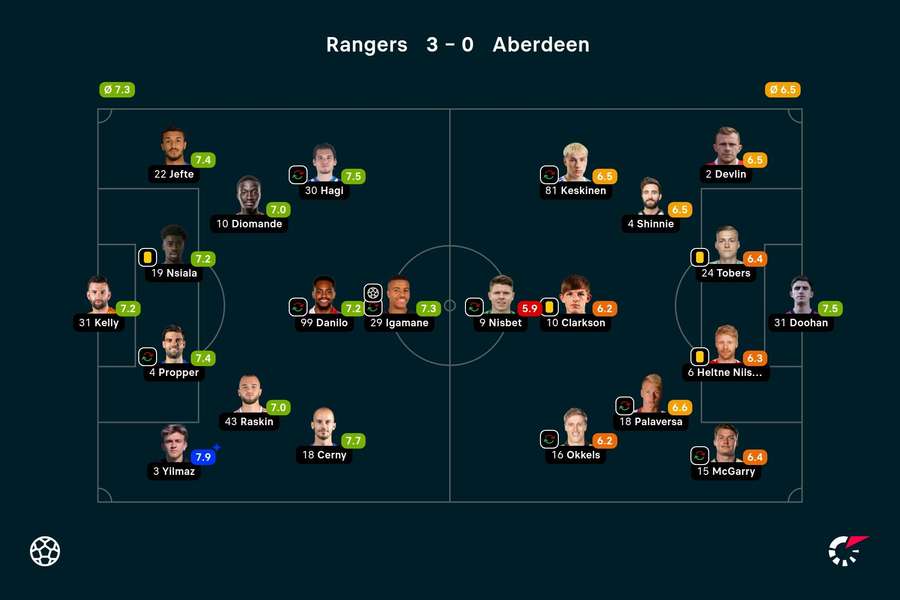The height and width of the screenshot is (600, 900).
Task: Open Yilmaz, the top-rated player
Action: click(174, 445)
